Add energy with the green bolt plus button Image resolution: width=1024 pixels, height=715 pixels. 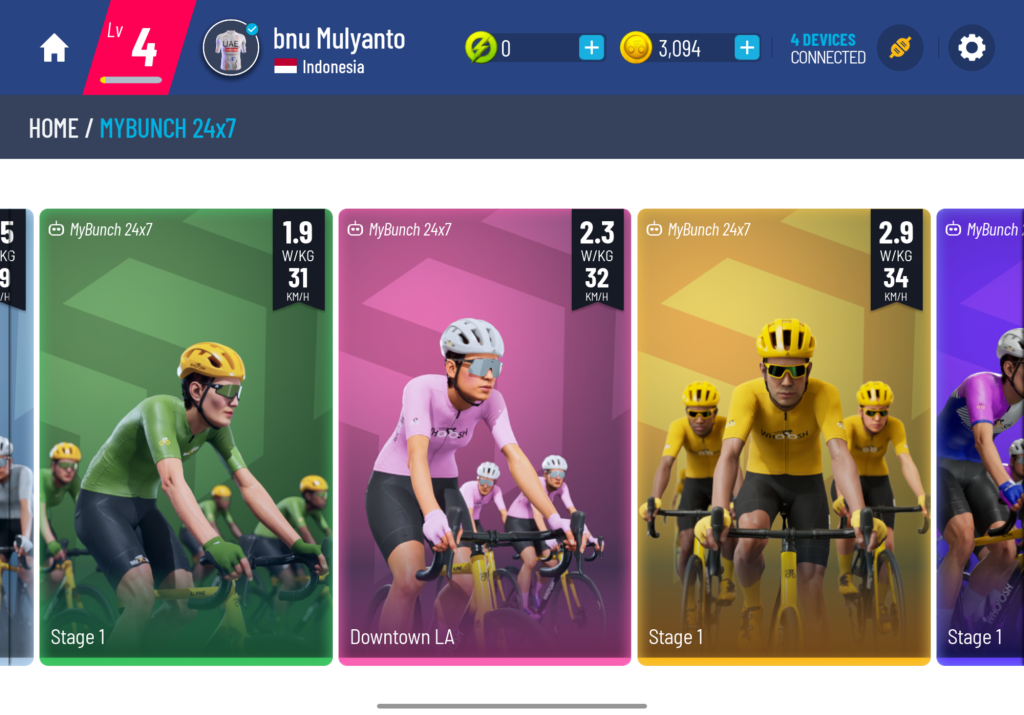coord(591,48)
